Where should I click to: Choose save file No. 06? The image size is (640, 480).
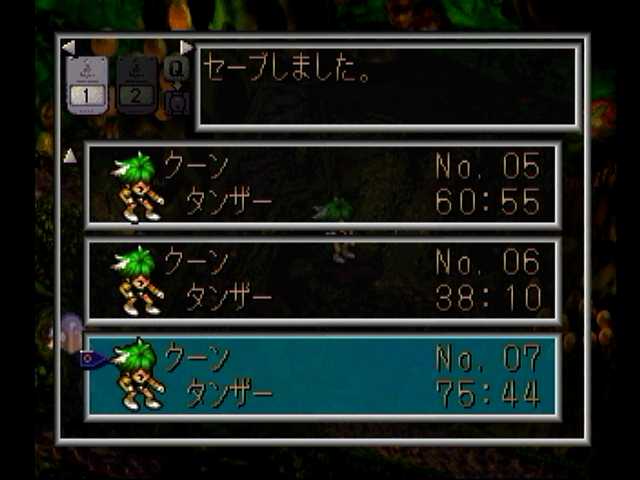coord(322,281)
